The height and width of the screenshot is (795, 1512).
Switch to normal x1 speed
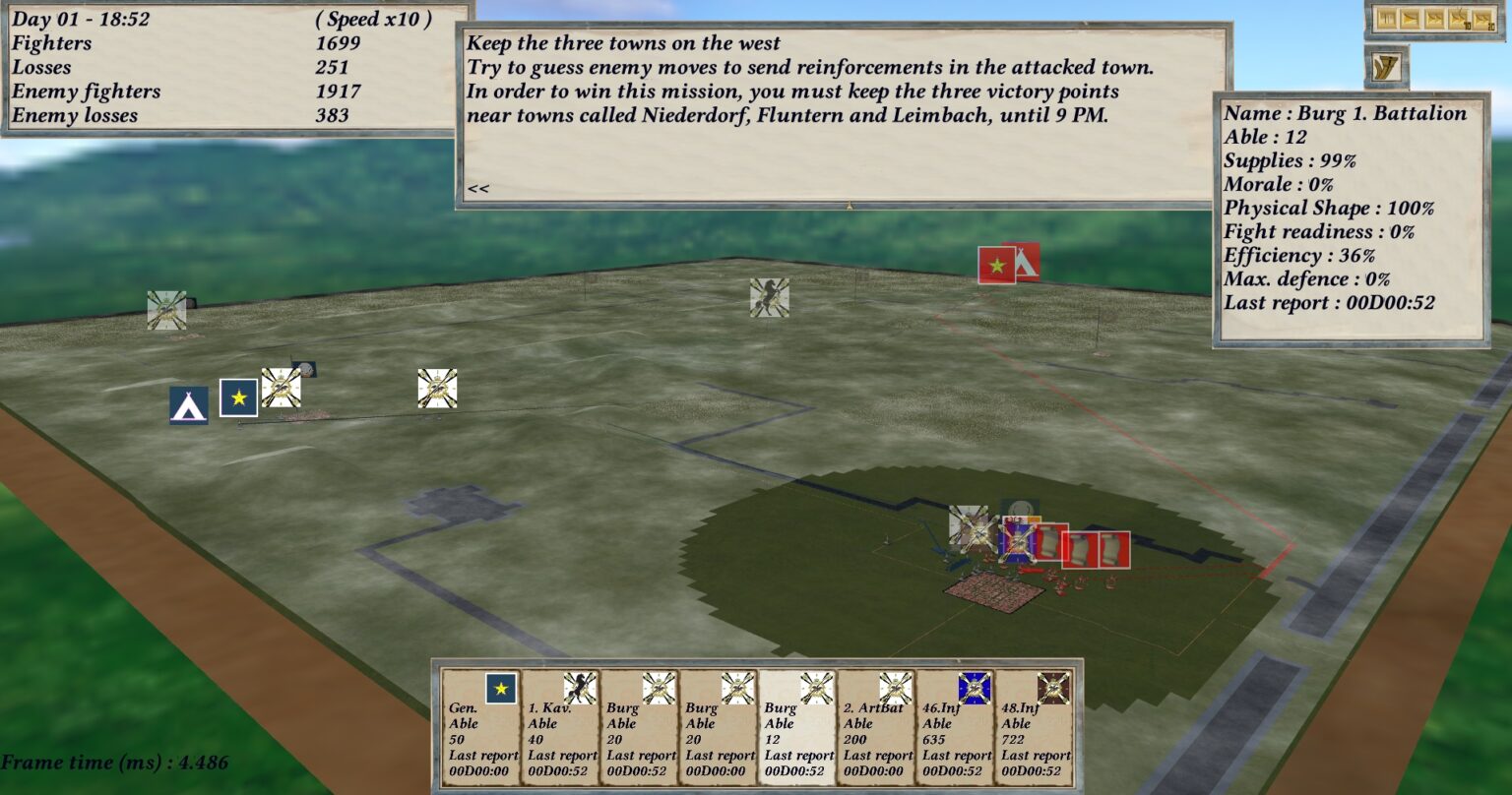point(1410,18)
